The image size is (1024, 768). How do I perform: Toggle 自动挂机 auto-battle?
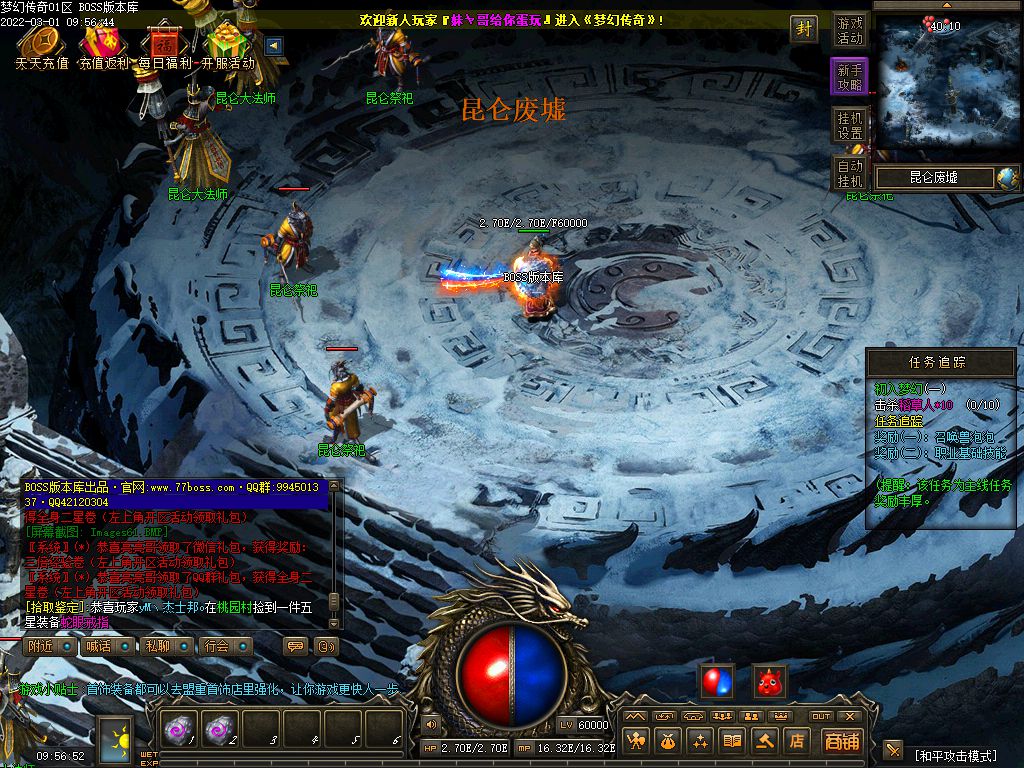click(x=850, y=173)
